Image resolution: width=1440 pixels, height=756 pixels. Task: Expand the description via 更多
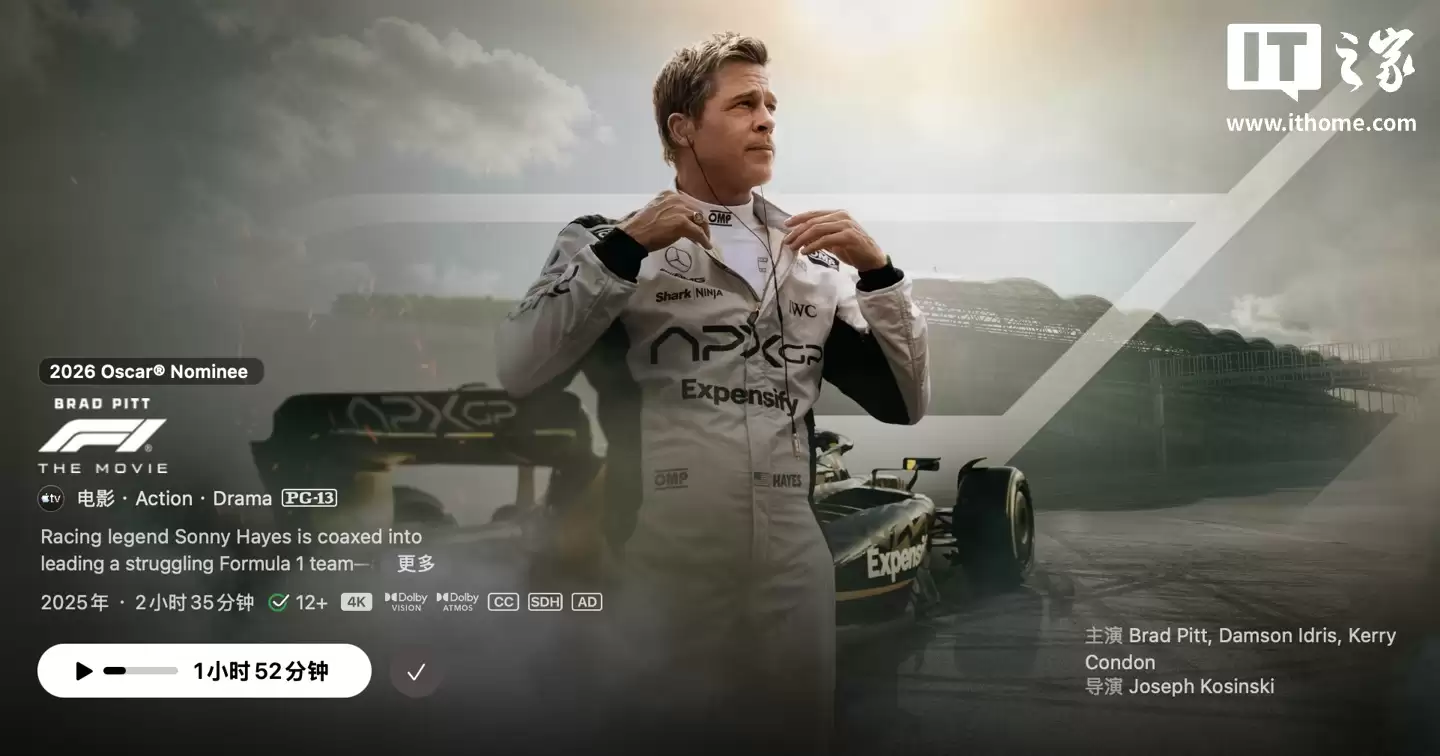click(415, 564)
